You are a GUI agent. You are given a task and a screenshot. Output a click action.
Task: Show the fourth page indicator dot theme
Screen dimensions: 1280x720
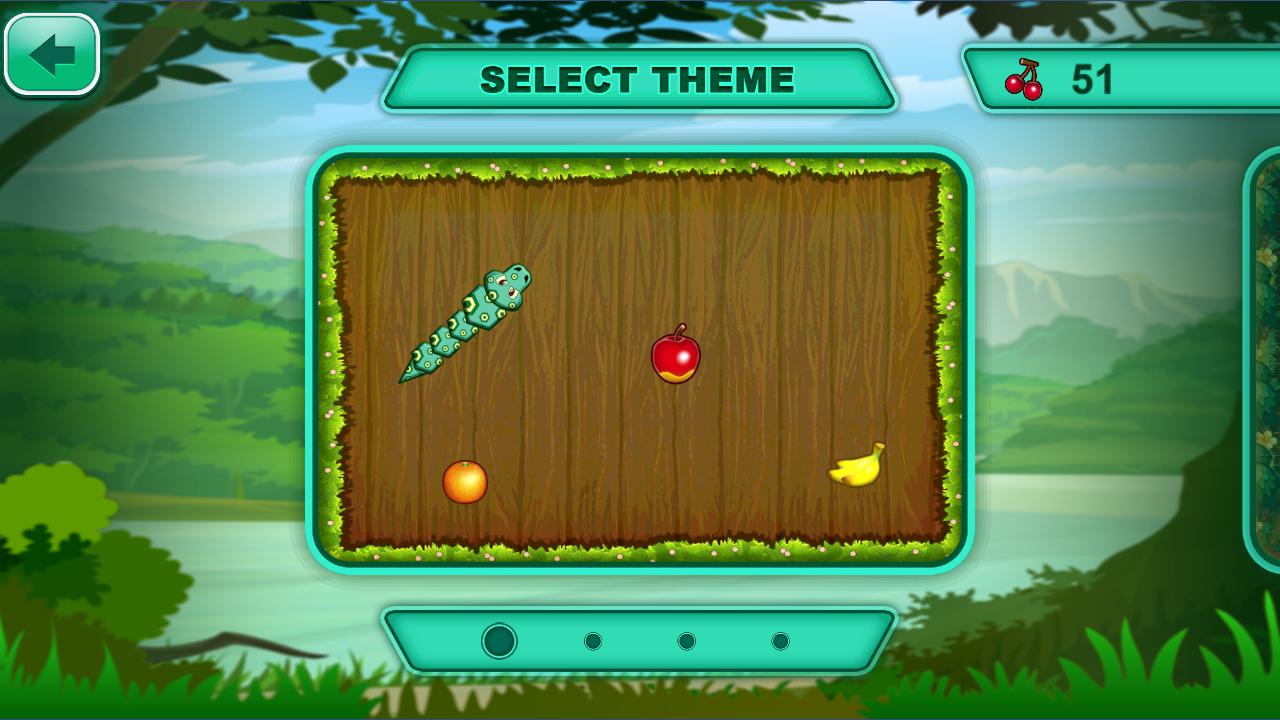780,641
